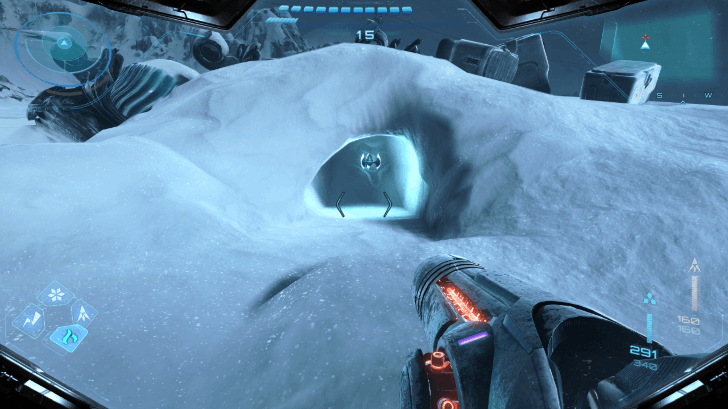Select the missile ammo icon
The height and width of the screenshot is (409, 728).
coord(696,267)
